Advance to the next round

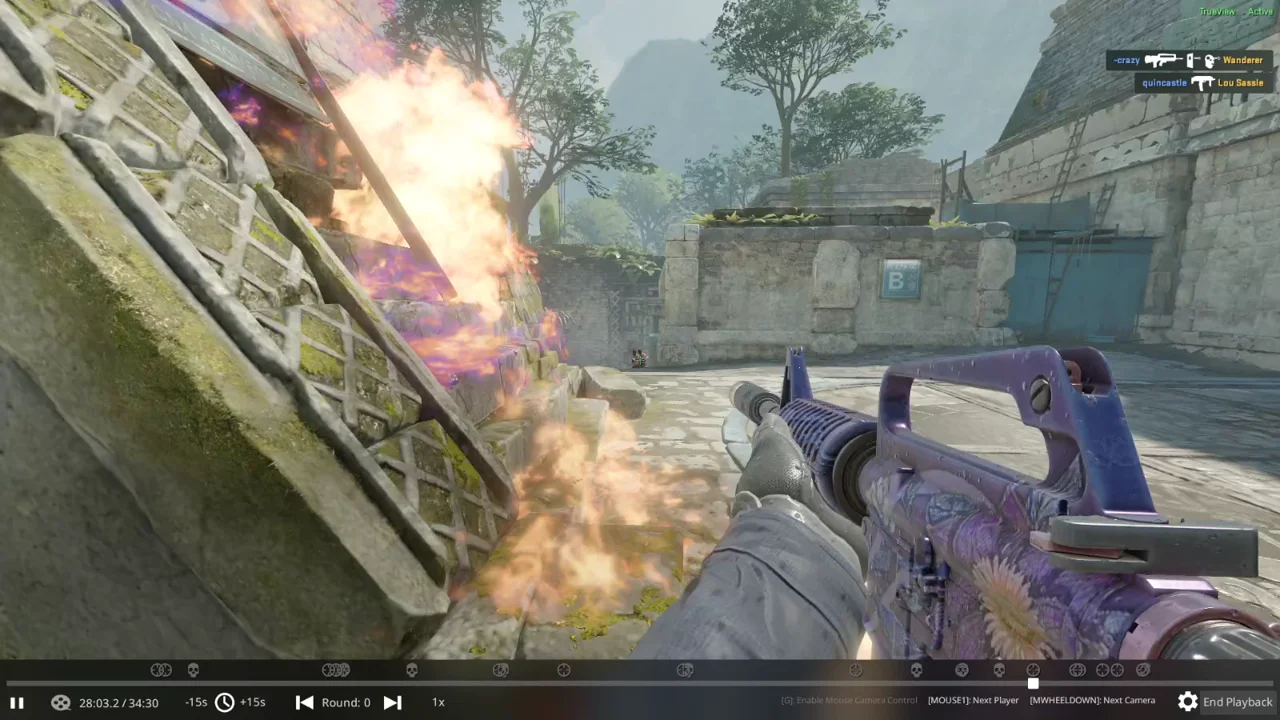[392, 702]
